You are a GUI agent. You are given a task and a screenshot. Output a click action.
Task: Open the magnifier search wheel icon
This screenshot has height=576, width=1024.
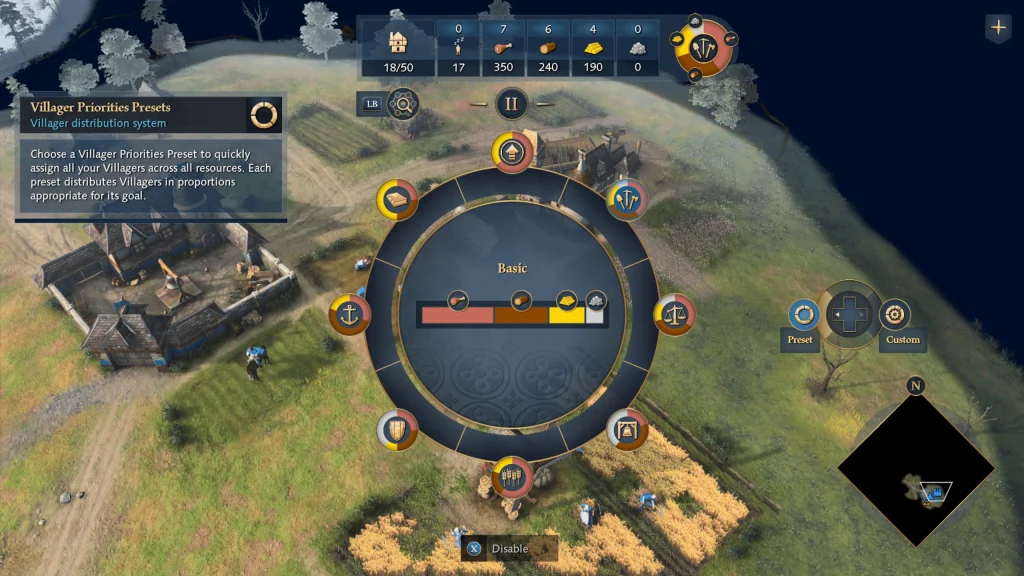point(402,103)
